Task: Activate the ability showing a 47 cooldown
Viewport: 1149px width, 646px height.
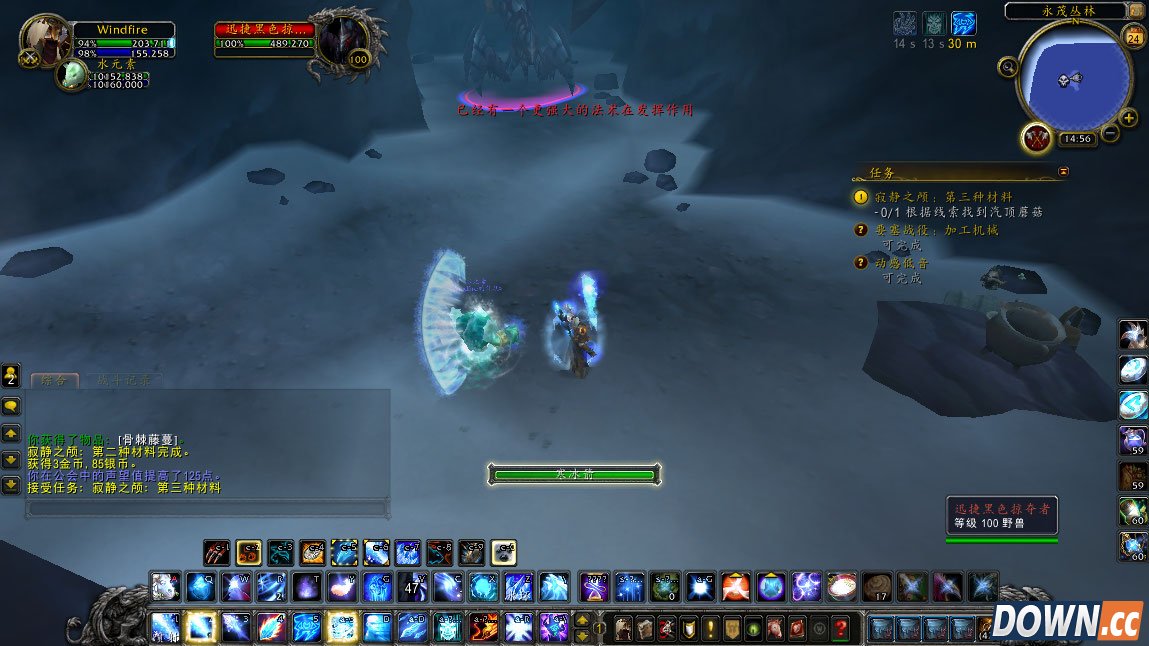Action: click(x=413, y=586)
